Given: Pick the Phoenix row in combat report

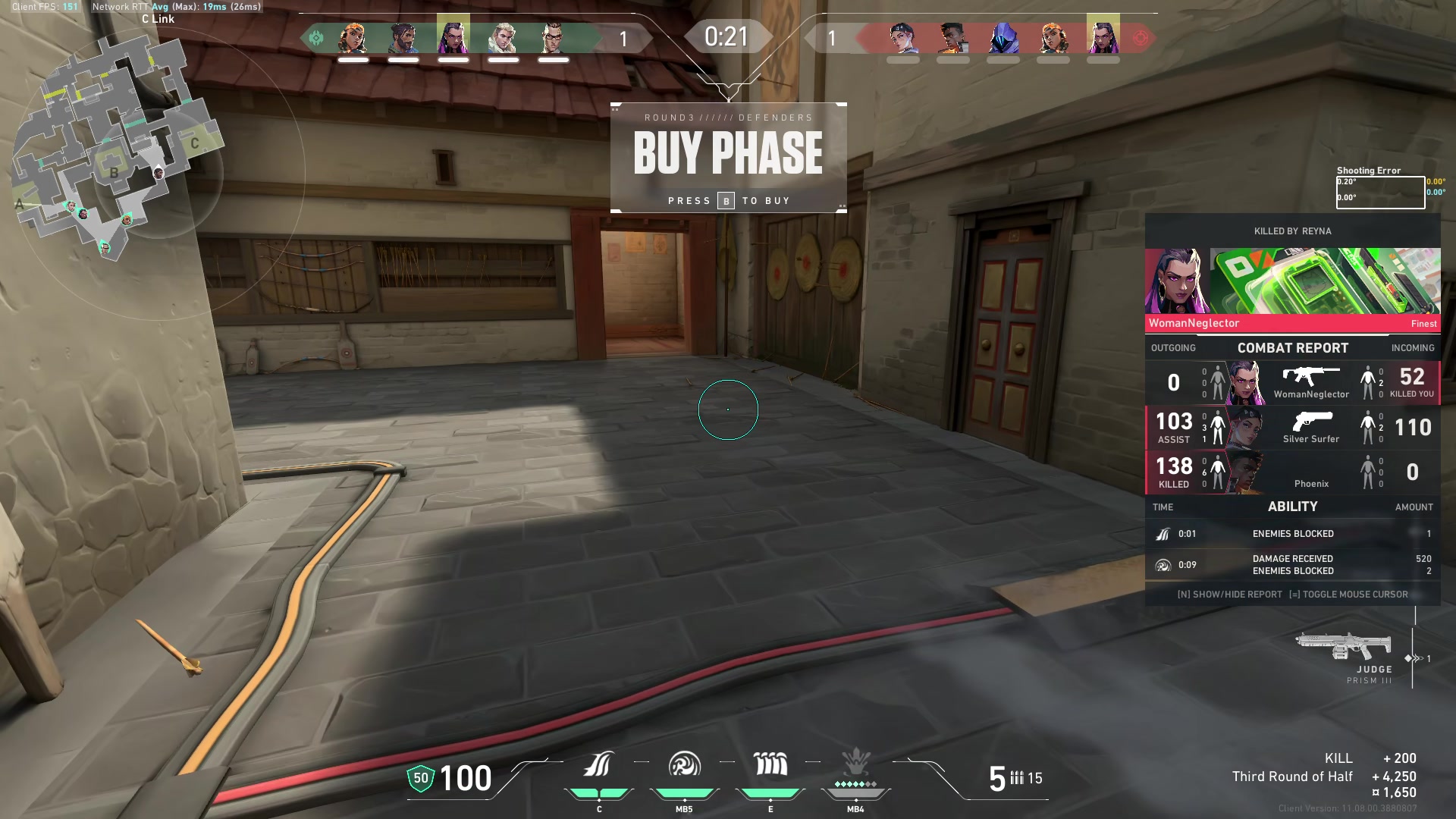Looking at the screenshot, I should [x=1292, y=472].
